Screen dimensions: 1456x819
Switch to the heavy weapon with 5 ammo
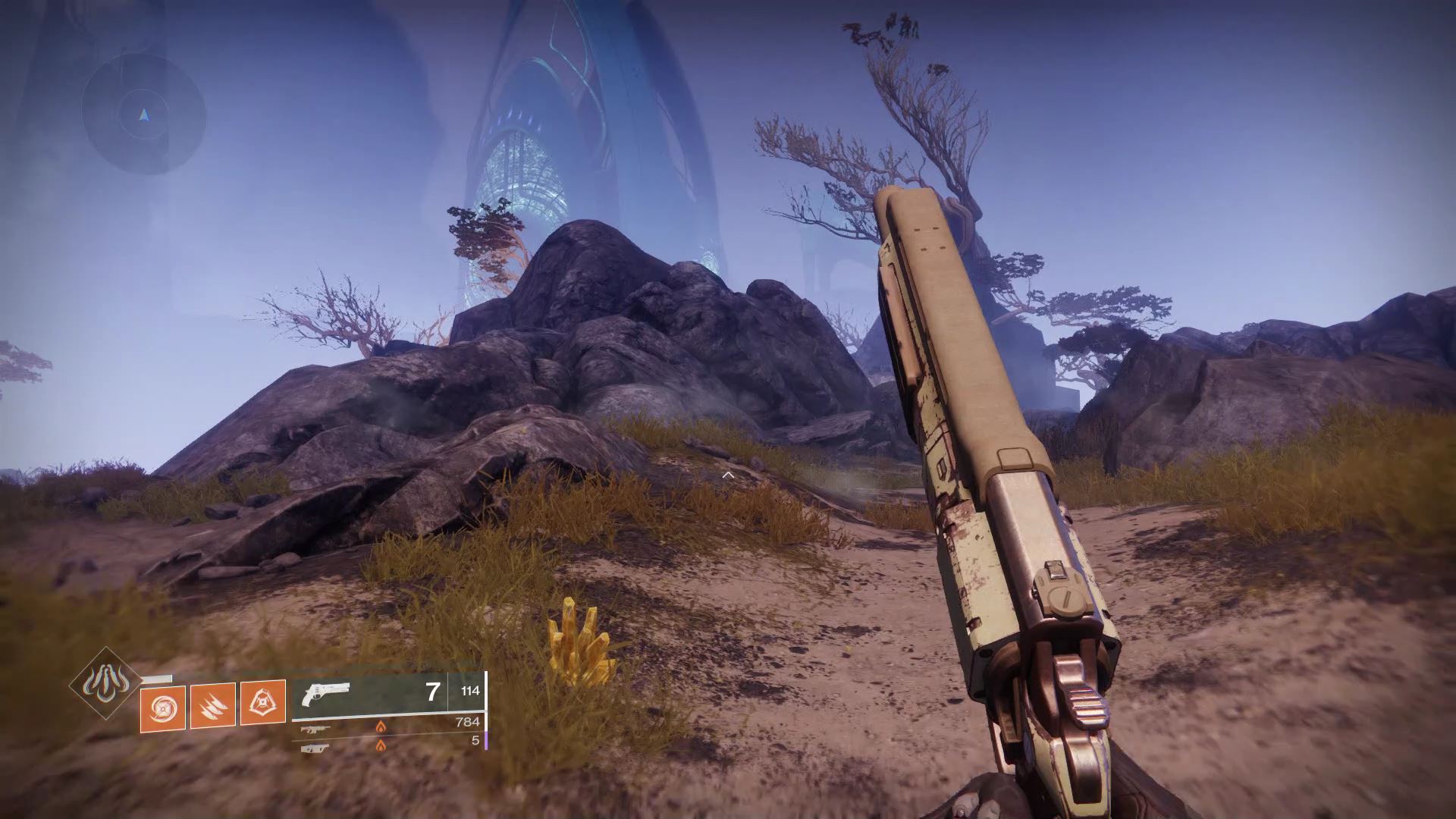point(315,748)
